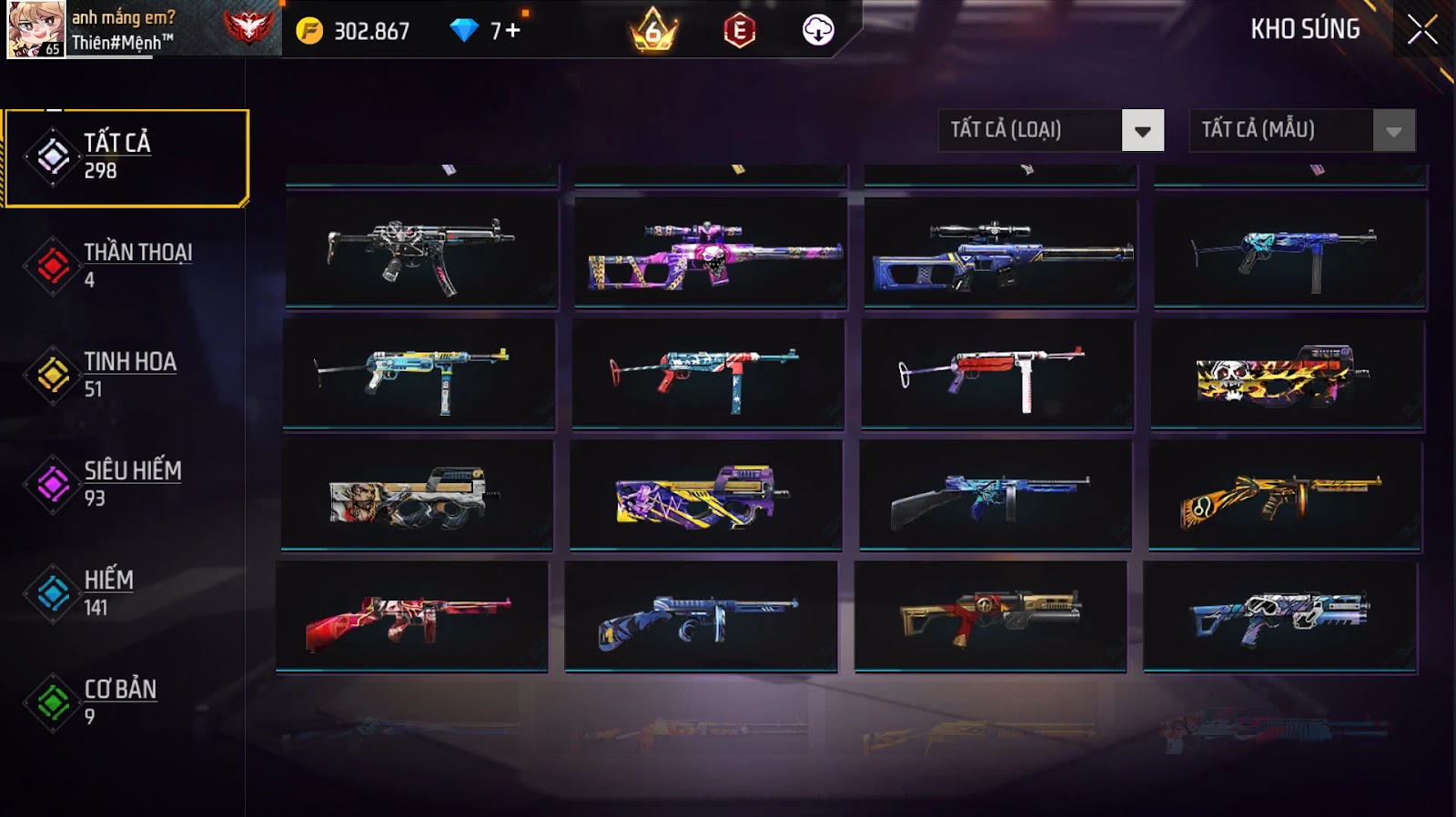Open the gold crown level 6 badge
The width and height of the screenshot is (1456, 817).
click(653, 32)
